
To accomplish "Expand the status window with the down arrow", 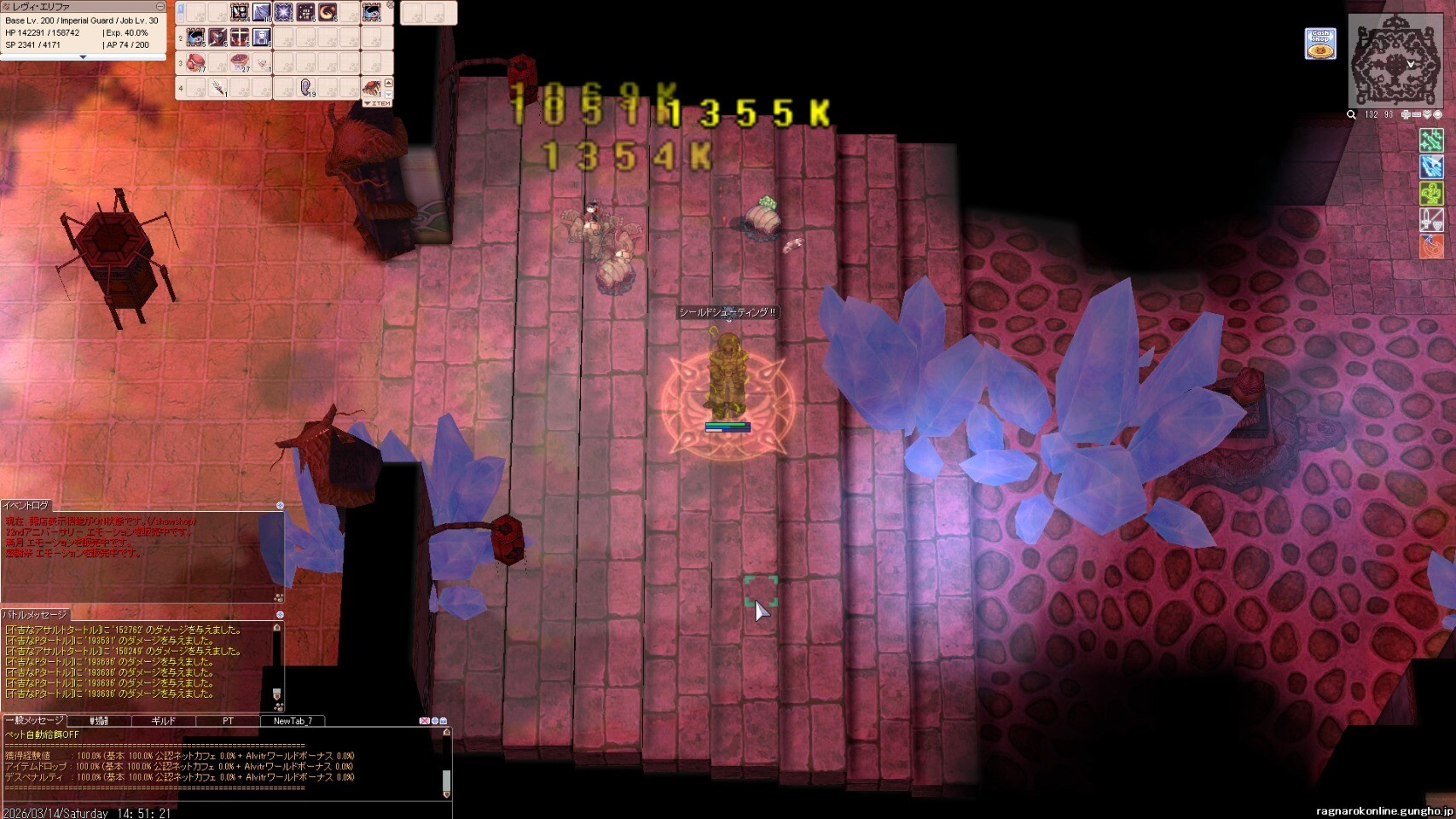I will click(x=83, y=57).
